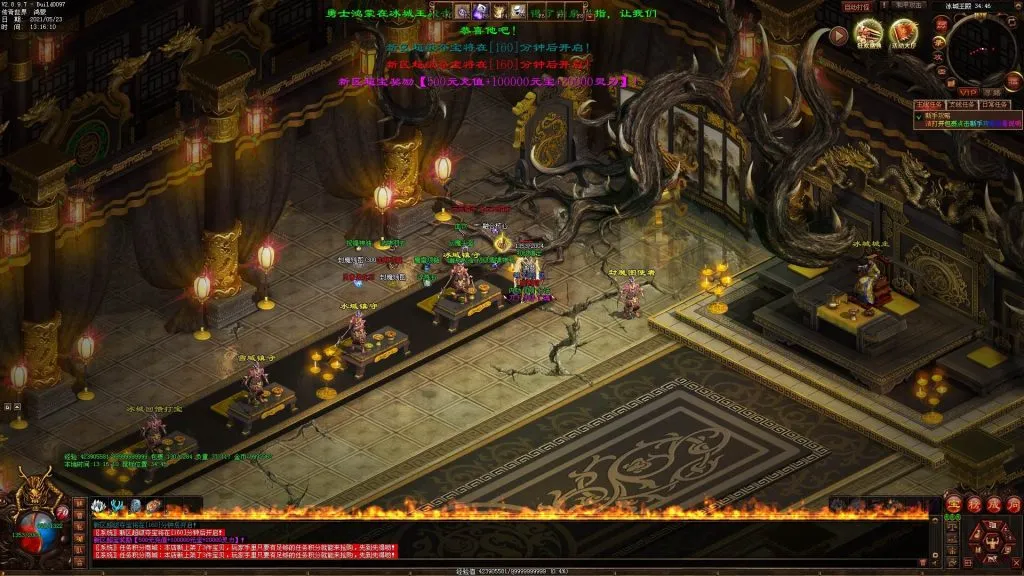Click the 榜 ranking round button
This screenshot has height=576, width=1024.
coord(973,504)
